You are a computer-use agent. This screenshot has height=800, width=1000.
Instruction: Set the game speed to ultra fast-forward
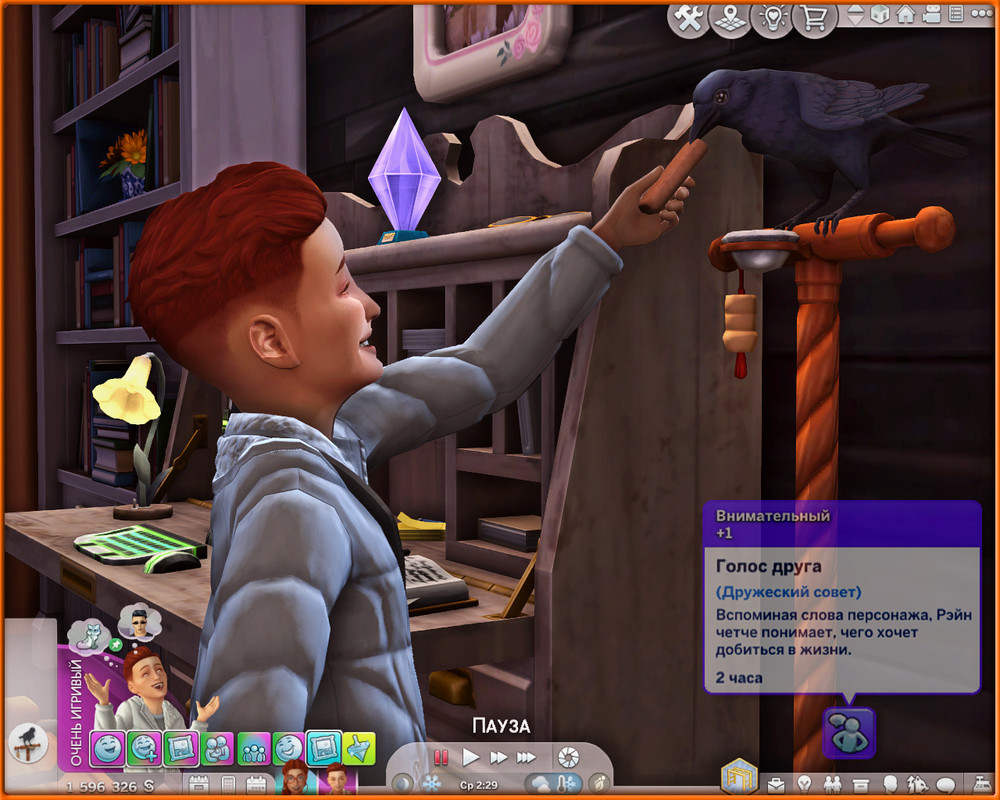pos(526,758)
